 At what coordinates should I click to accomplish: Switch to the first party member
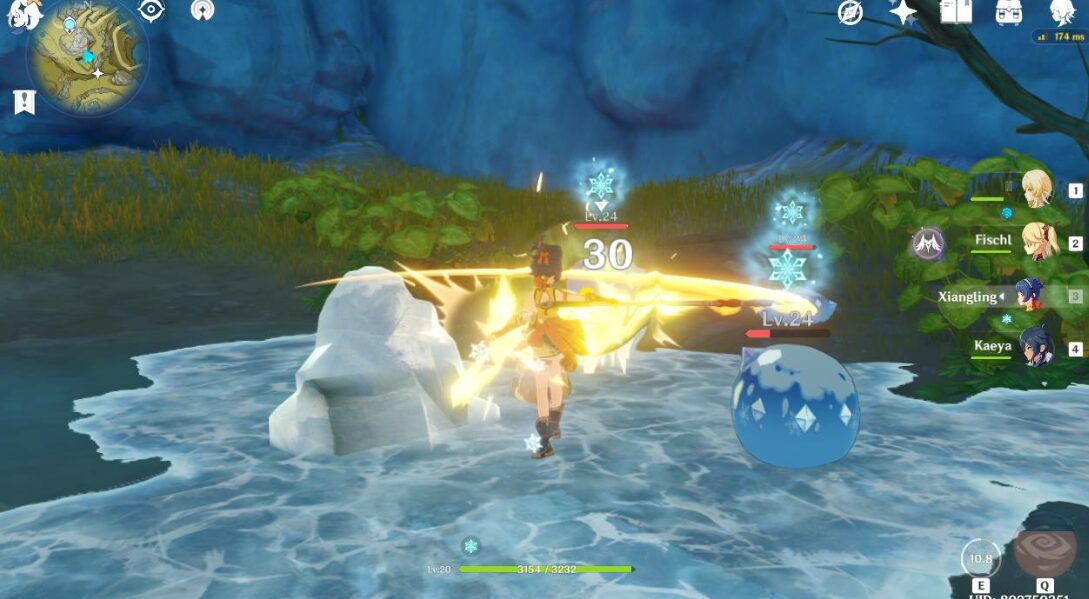(x=1037, y=190)
